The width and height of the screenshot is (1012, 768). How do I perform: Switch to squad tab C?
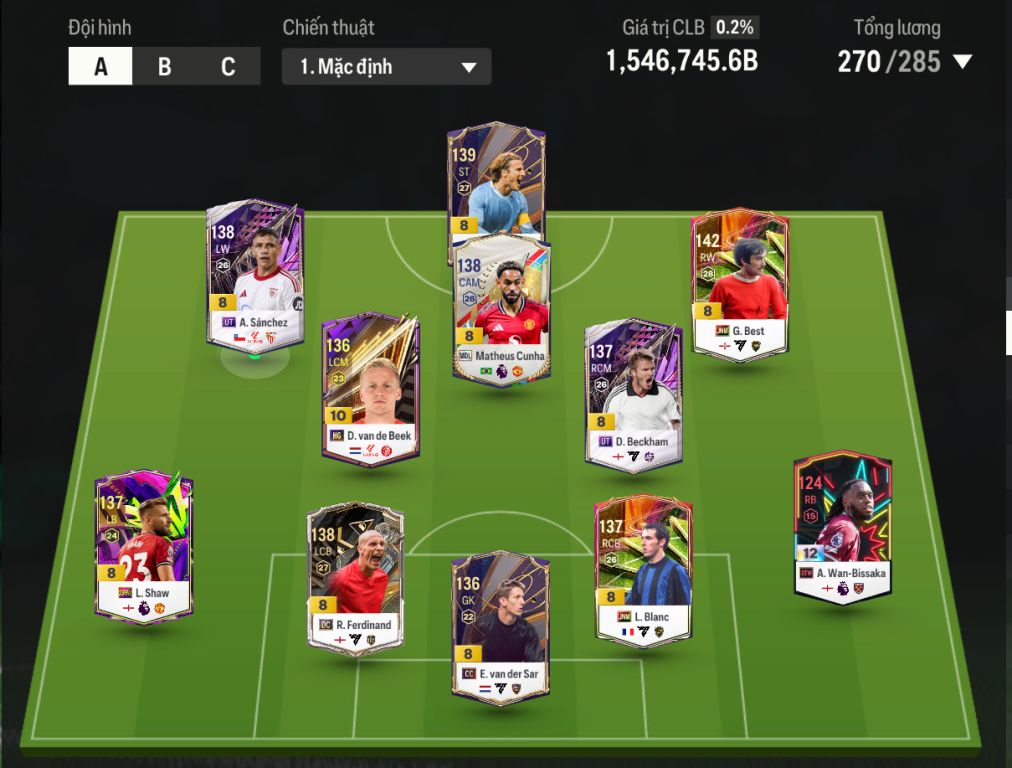[228, 67]
